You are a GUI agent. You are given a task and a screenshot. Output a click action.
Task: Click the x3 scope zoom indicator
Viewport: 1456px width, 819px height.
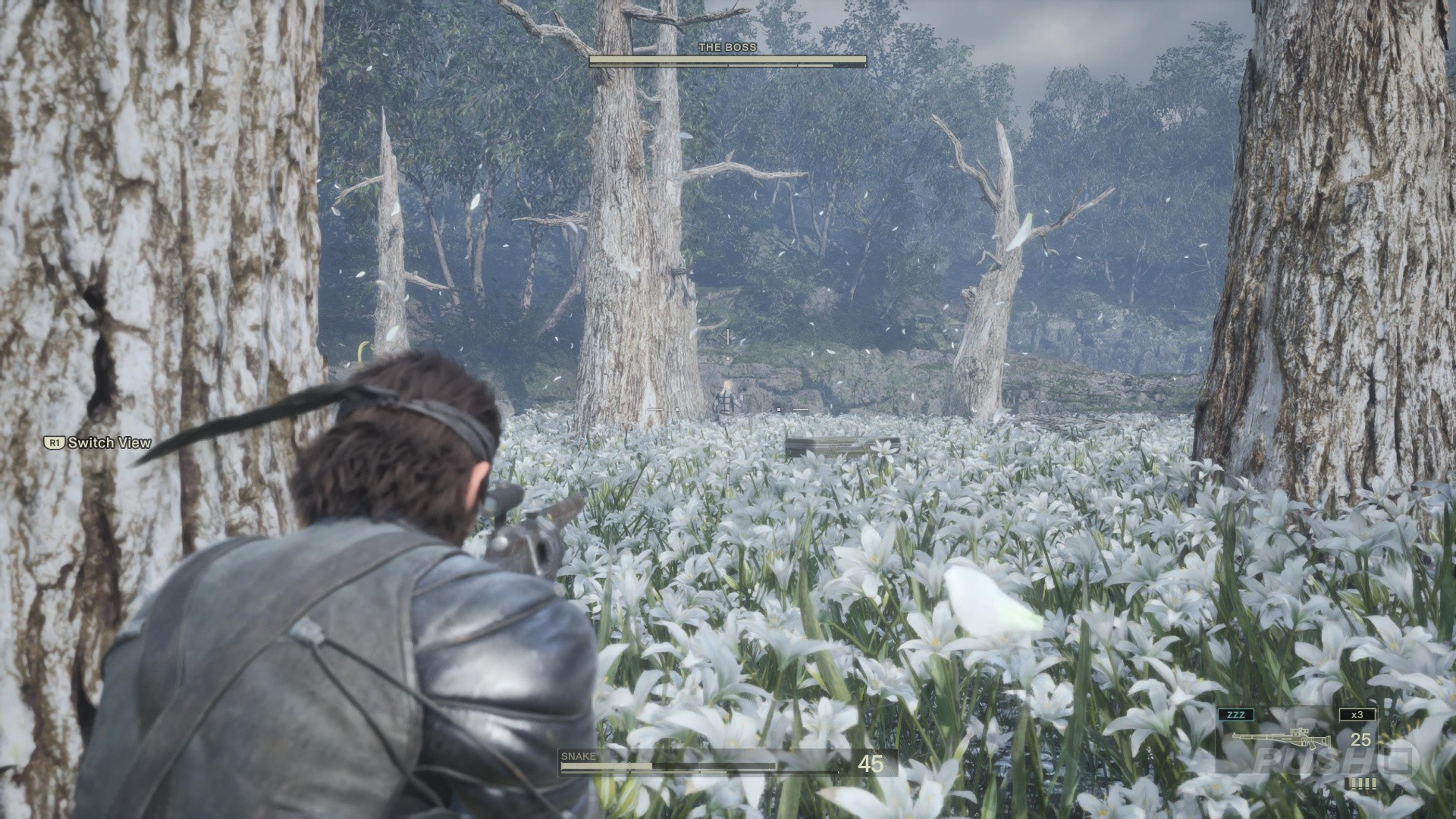pyautogui.click(x=1357, y=715)
